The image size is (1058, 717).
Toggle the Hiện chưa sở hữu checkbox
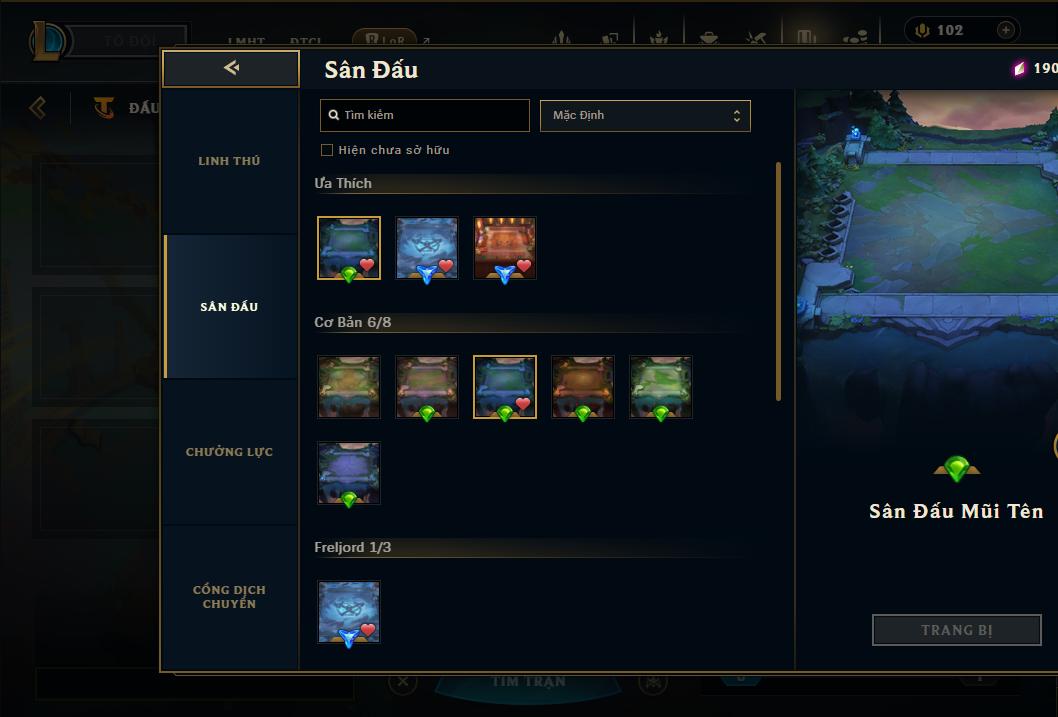pyautogui.click(x=327, y=150)
